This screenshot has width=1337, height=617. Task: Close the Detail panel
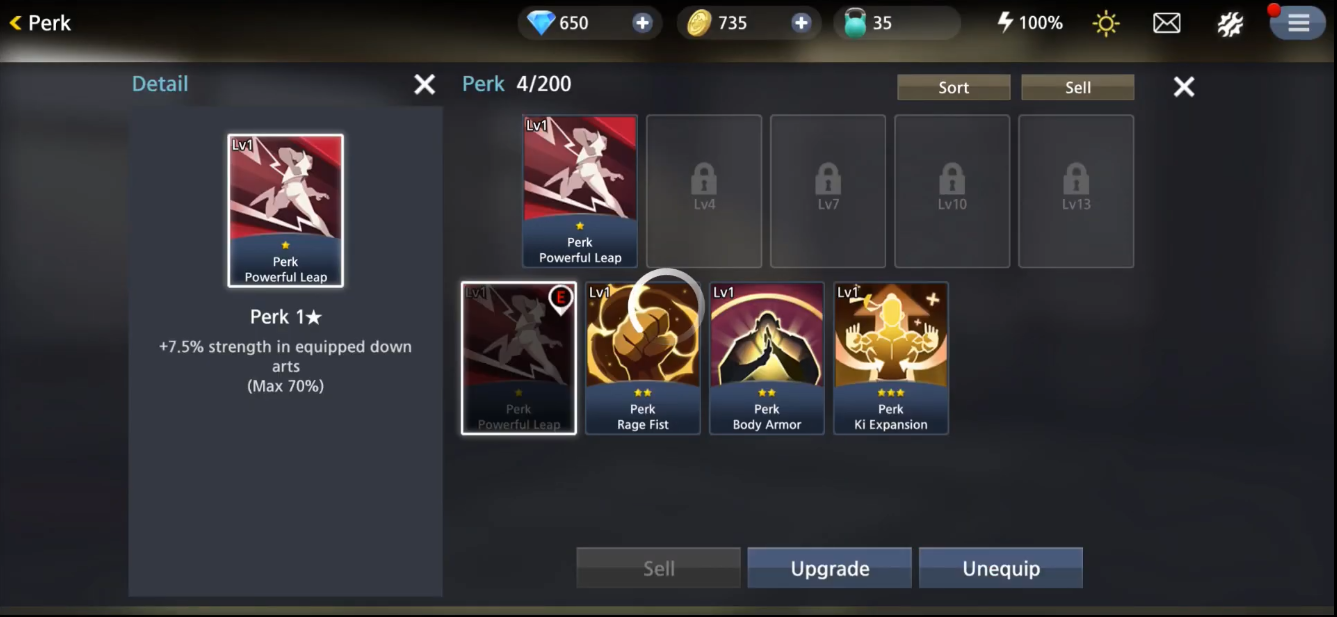[x=425, y=85]
